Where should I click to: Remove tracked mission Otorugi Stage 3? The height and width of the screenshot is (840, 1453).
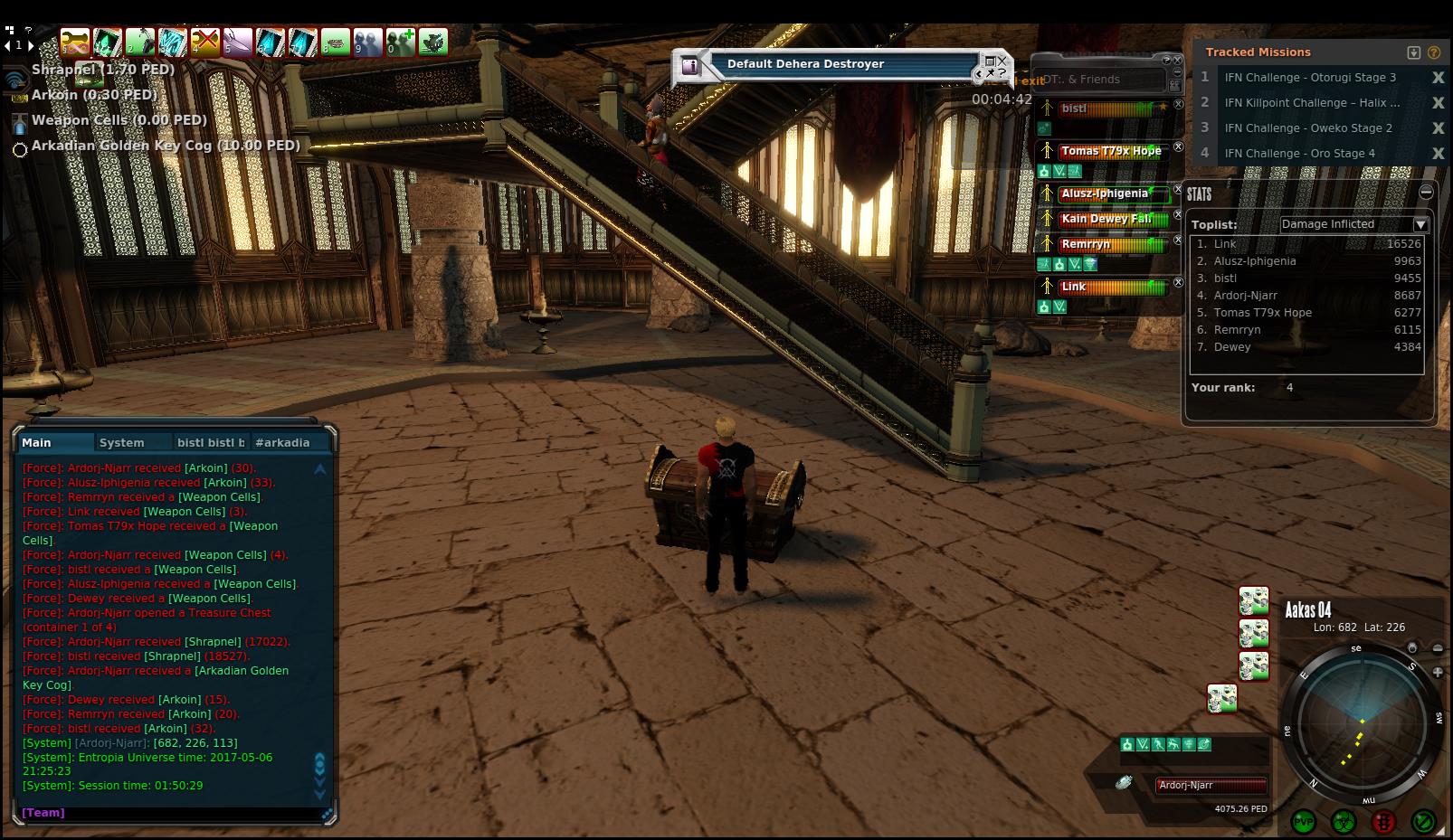[x=1438, y=78]
